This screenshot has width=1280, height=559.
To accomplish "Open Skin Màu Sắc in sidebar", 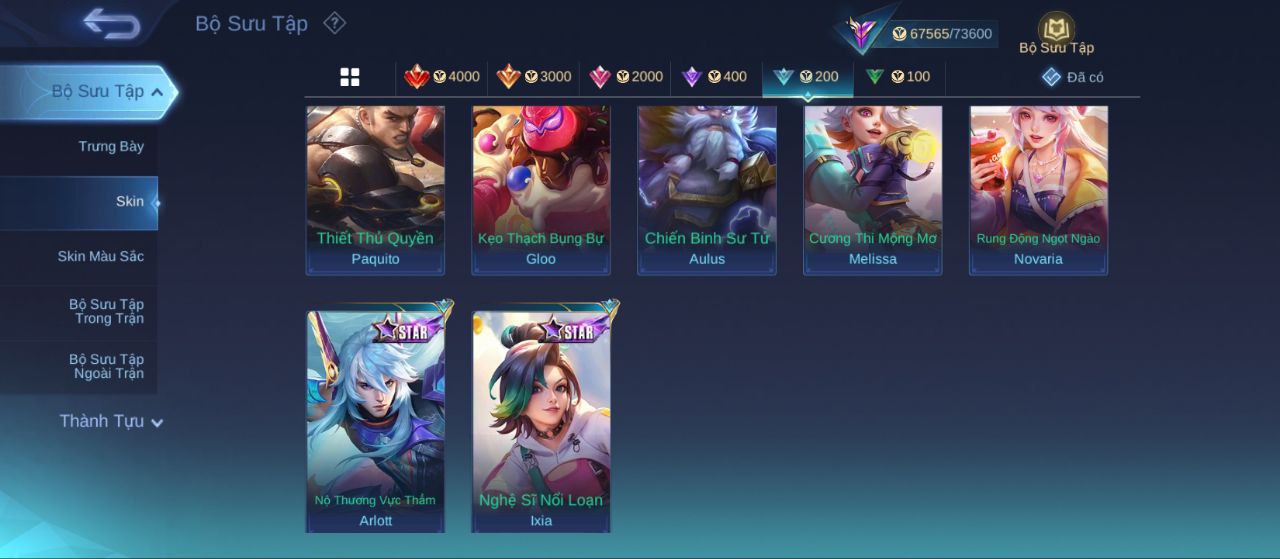I will (x=100, y=257).
